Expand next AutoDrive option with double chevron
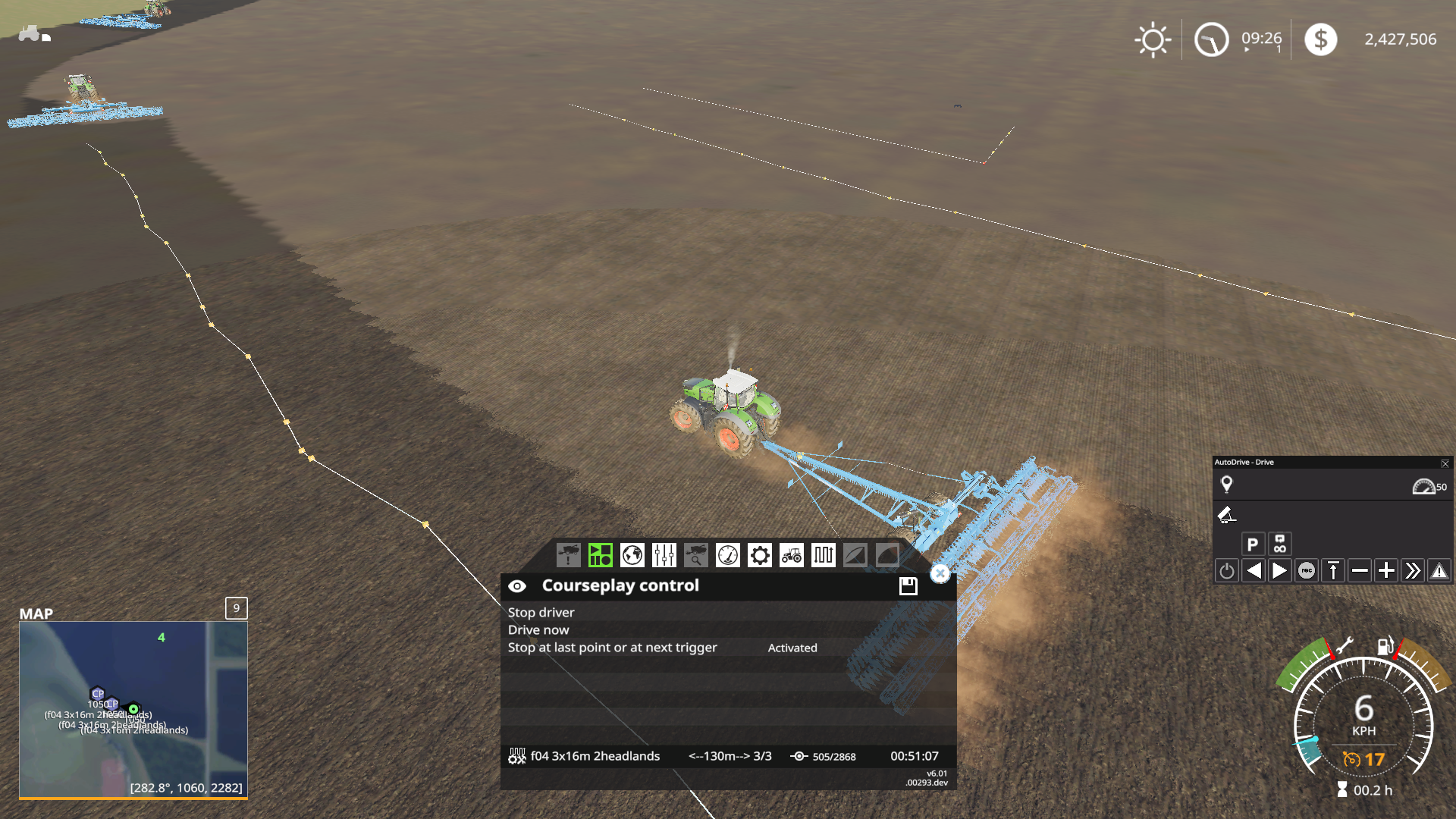This screenshot has height=819, width=1456. click(1414, 570)
